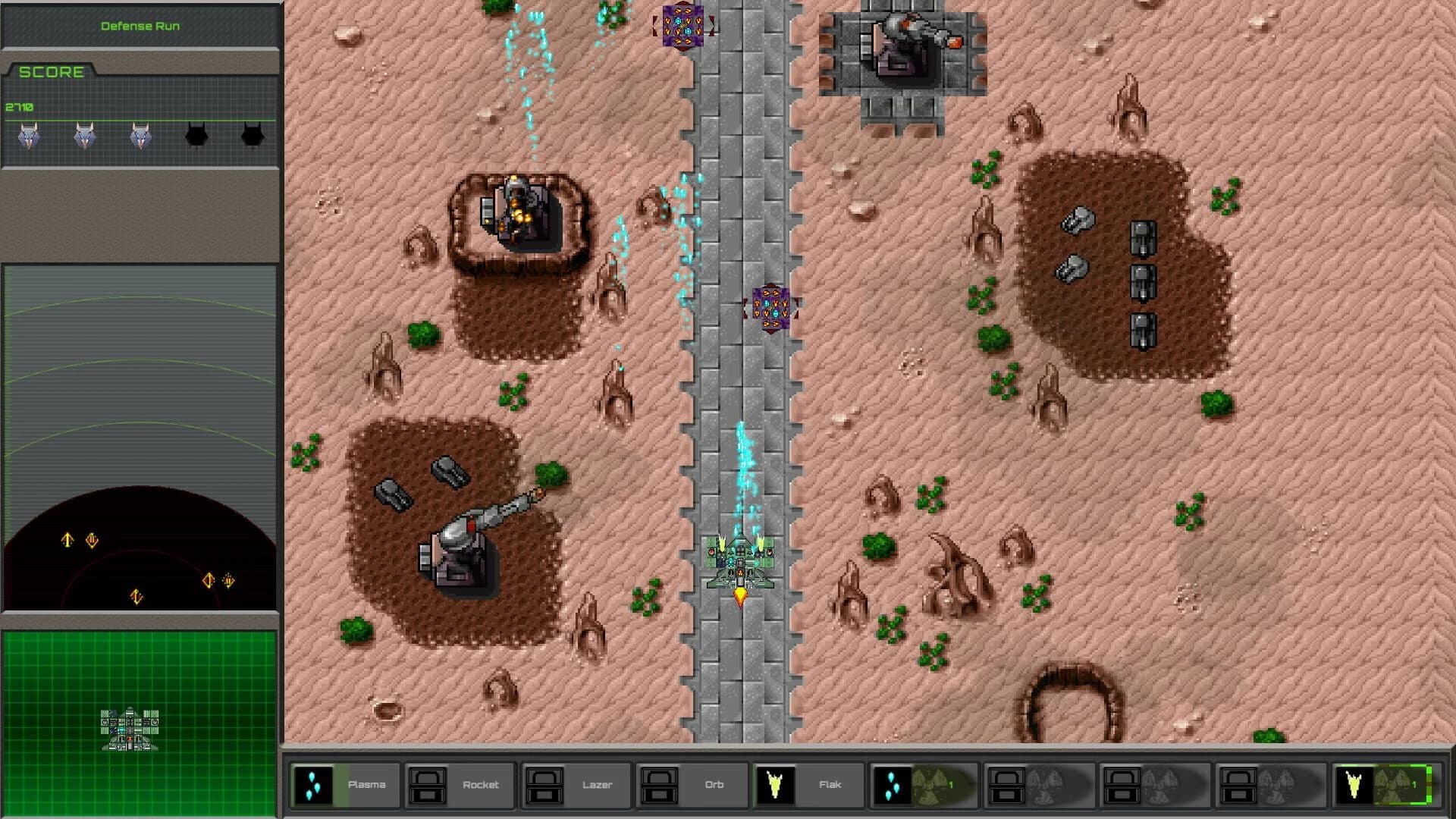Click the first ship life icon
Image resolution: width=1456 pixels, height=819 pixels.
coord(29,136)
